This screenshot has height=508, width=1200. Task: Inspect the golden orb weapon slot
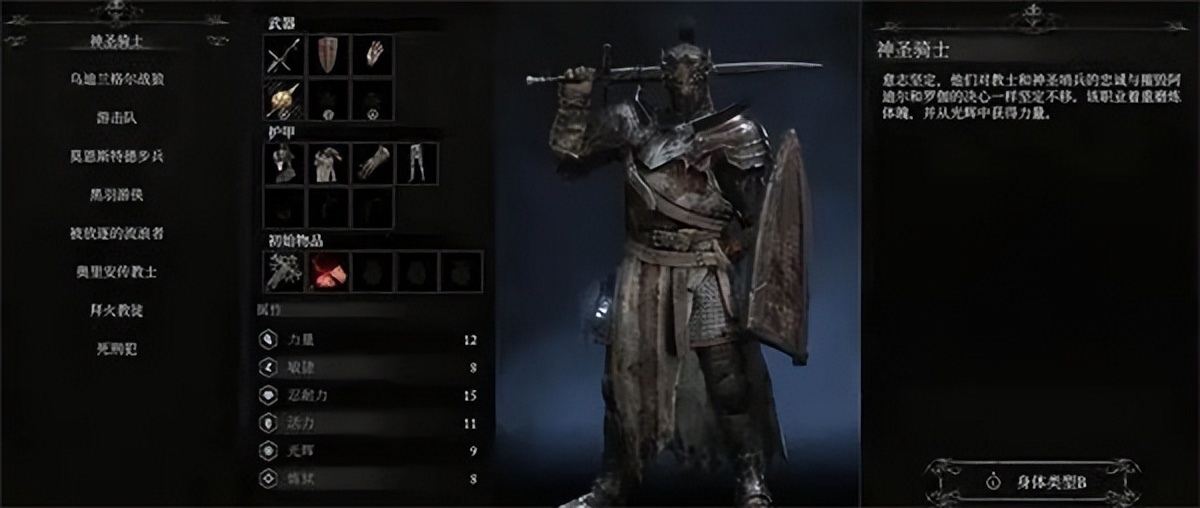(x=284, y=100)
